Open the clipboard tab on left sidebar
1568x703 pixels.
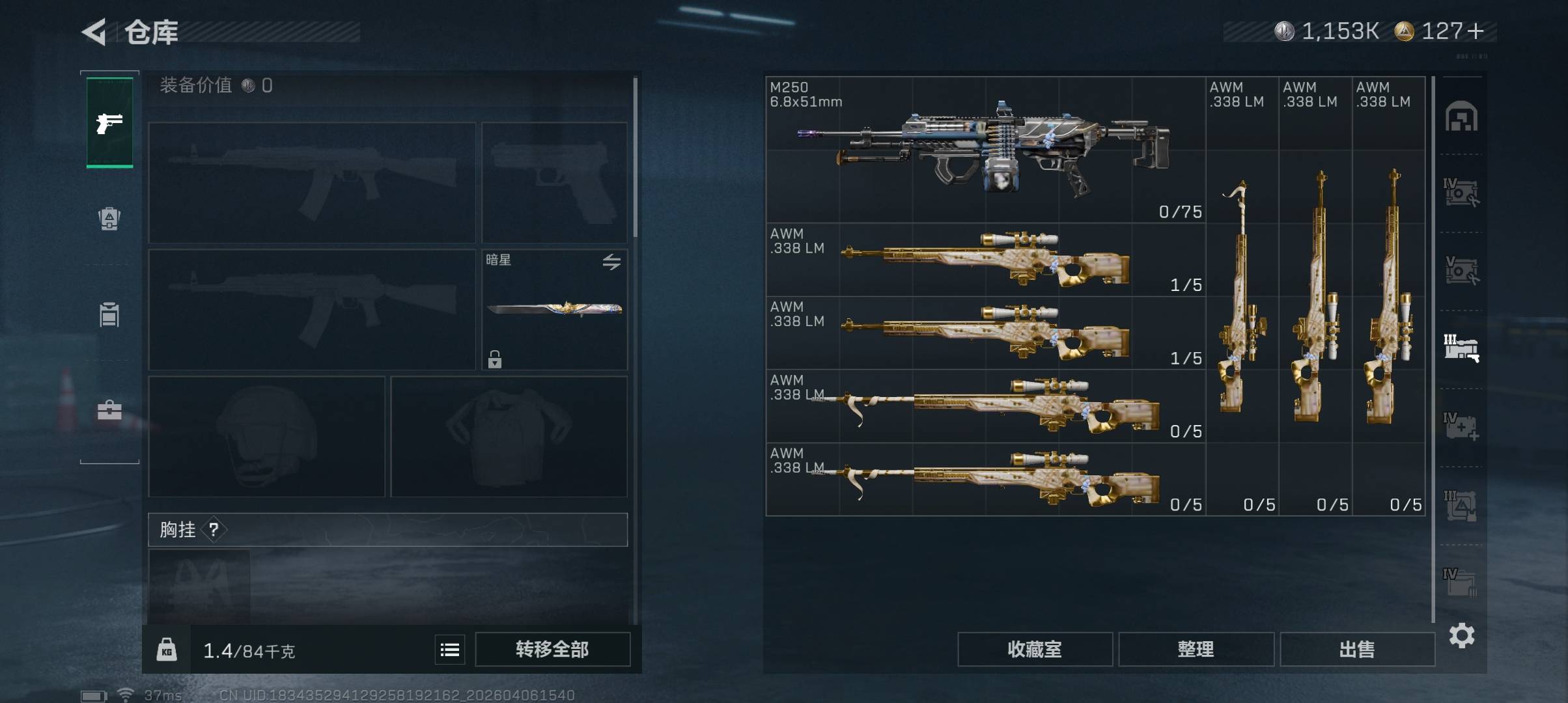[x=109, y=314]
